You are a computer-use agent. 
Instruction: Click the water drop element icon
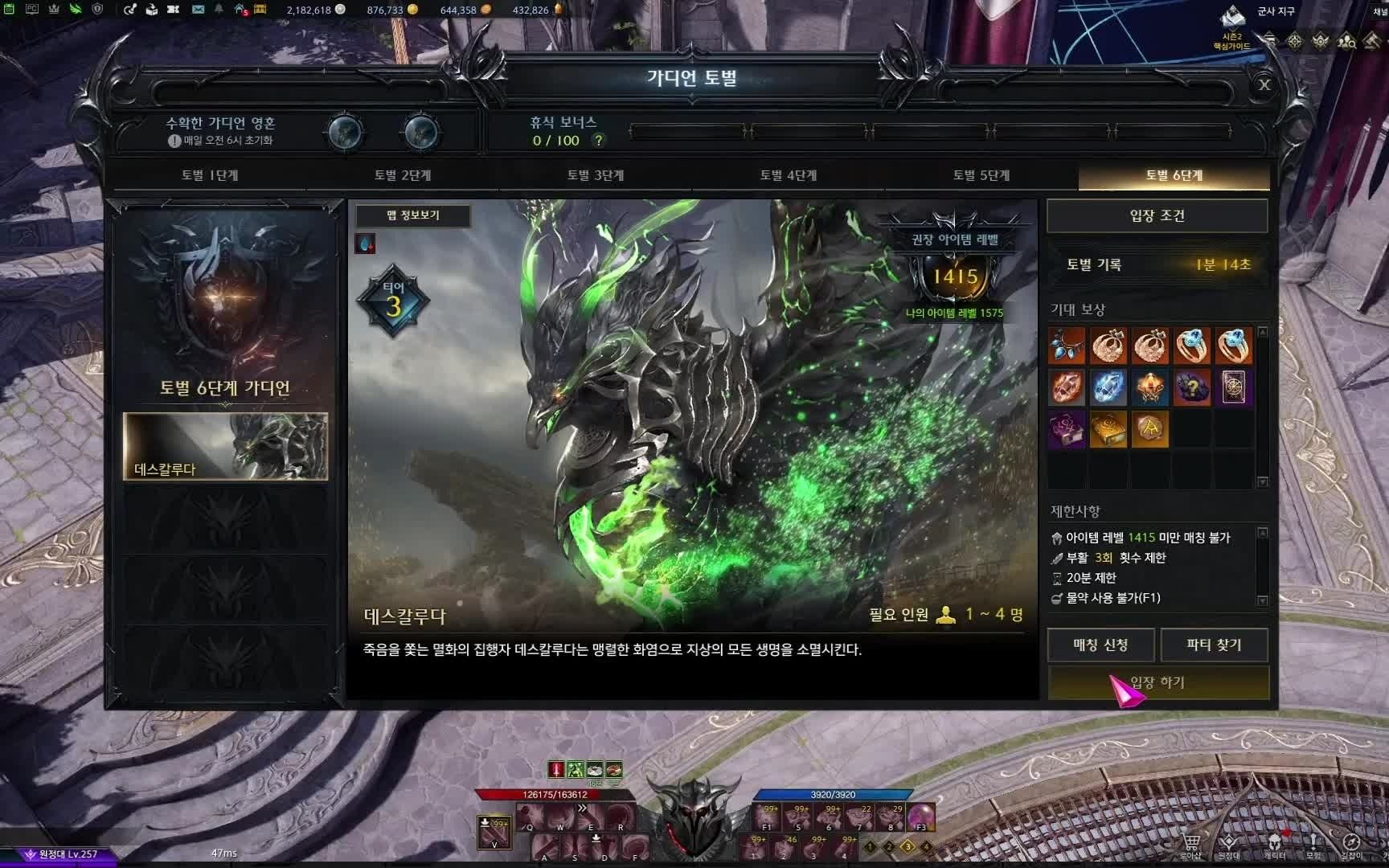(x=365, y=244)
